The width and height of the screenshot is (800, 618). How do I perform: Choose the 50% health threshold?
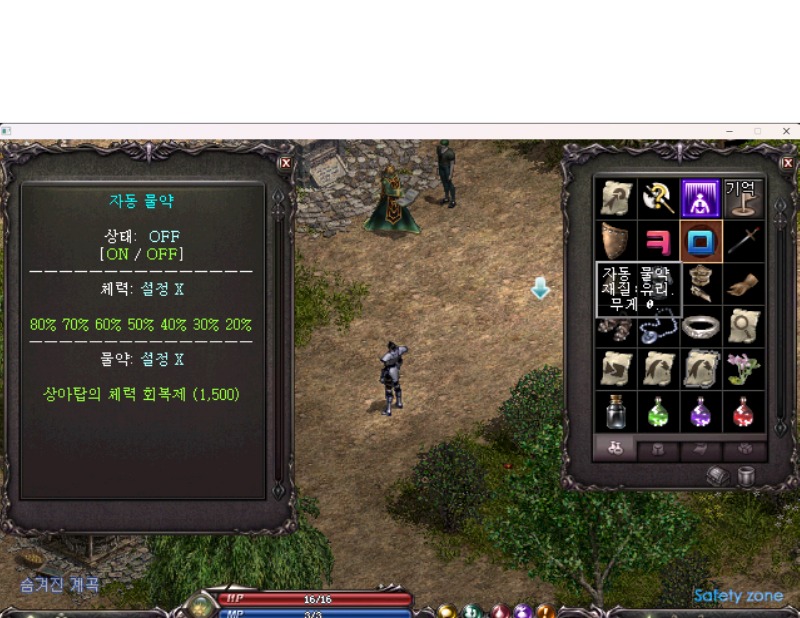141,325
